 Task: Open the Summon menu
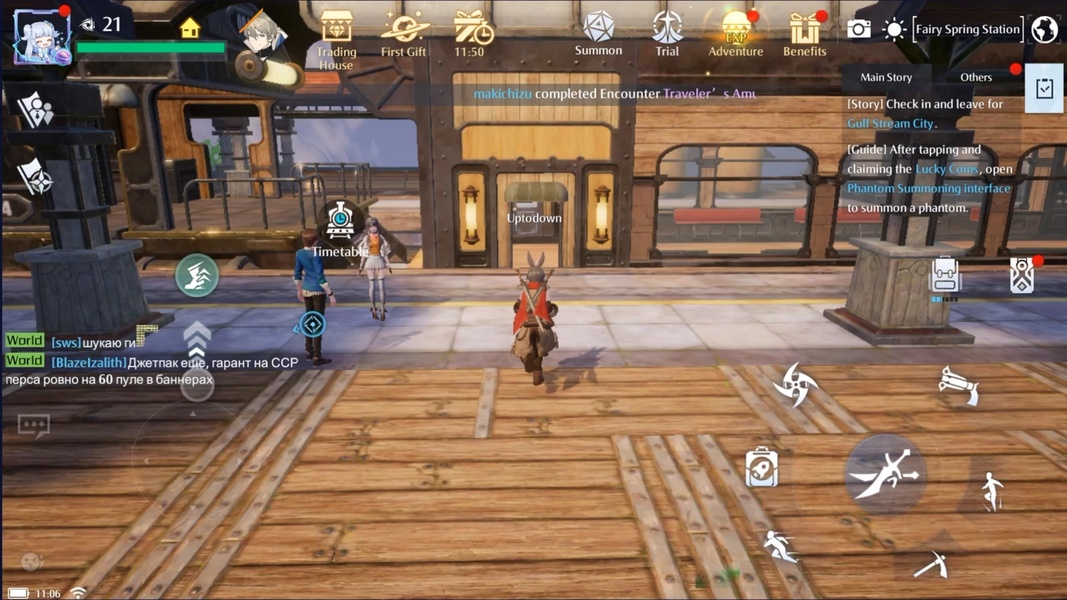598,33
